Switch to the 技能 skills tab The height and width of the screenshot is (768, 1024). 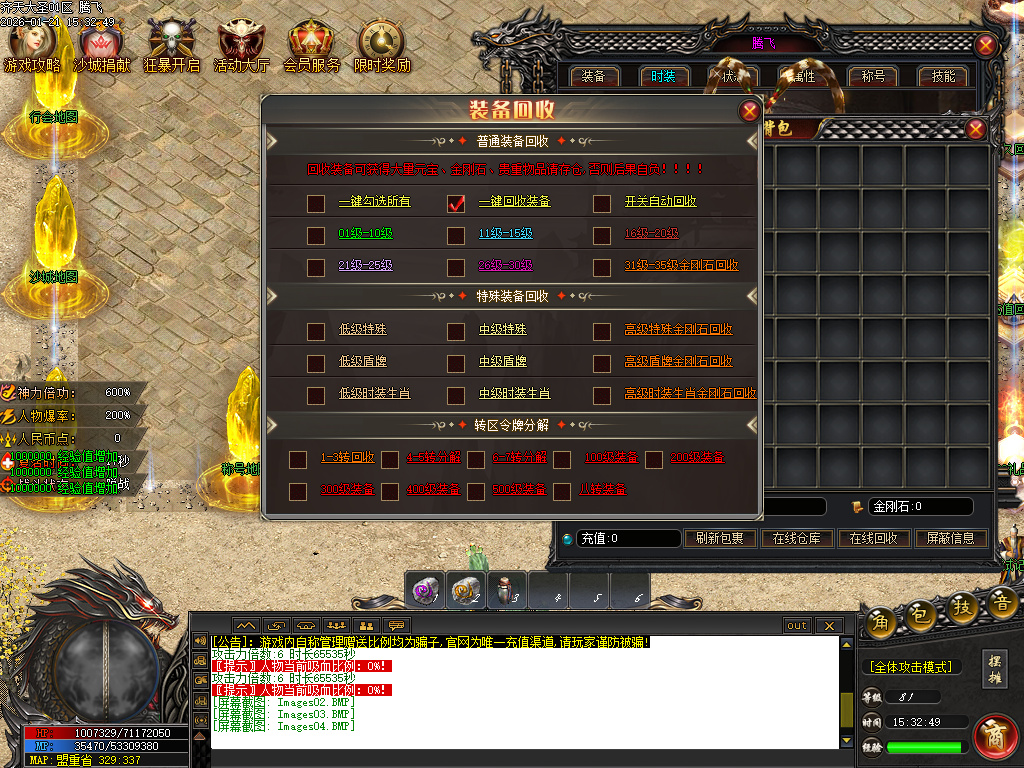coord(943,76)
